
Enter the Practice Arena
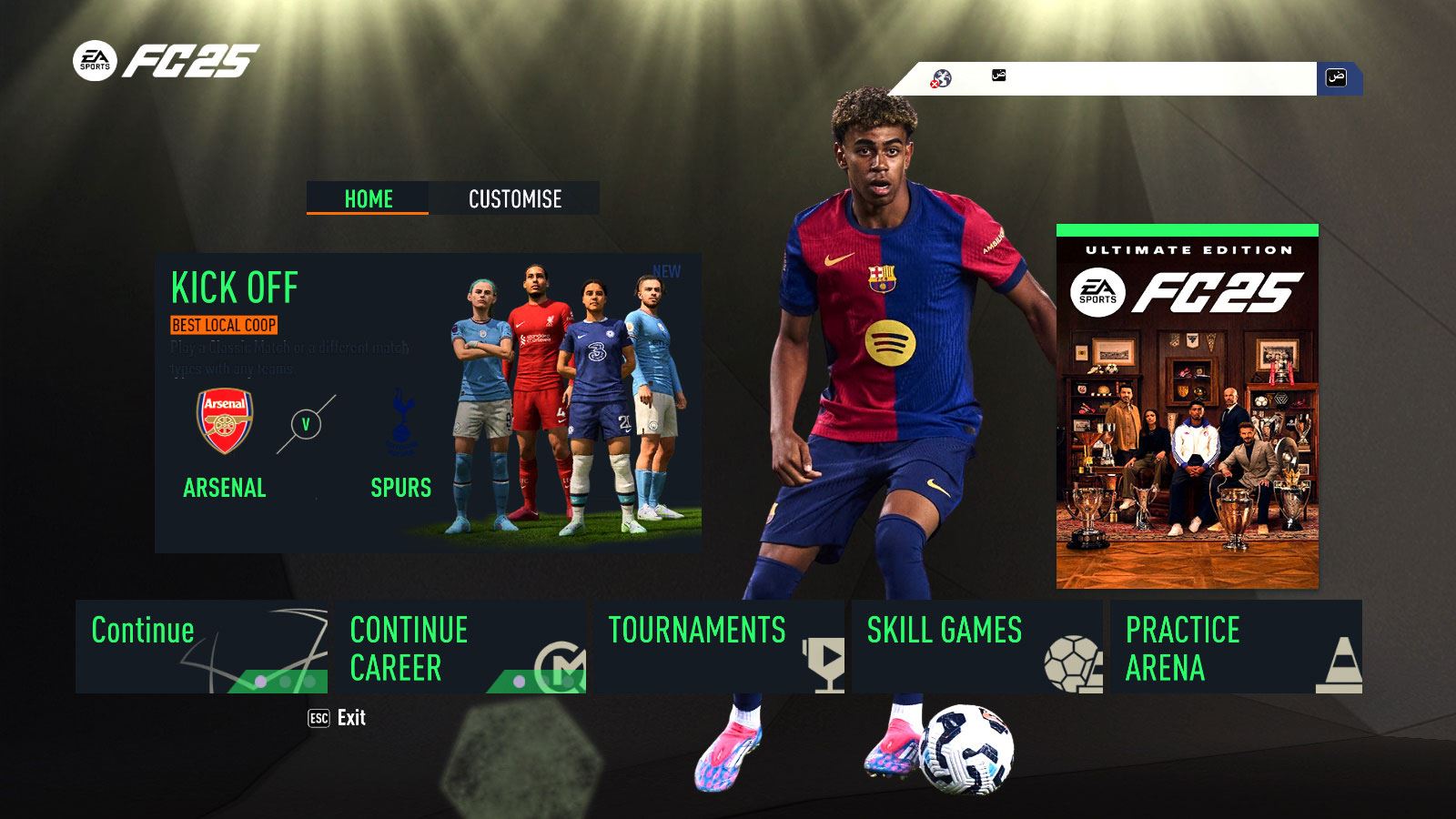click(1235, 646)
